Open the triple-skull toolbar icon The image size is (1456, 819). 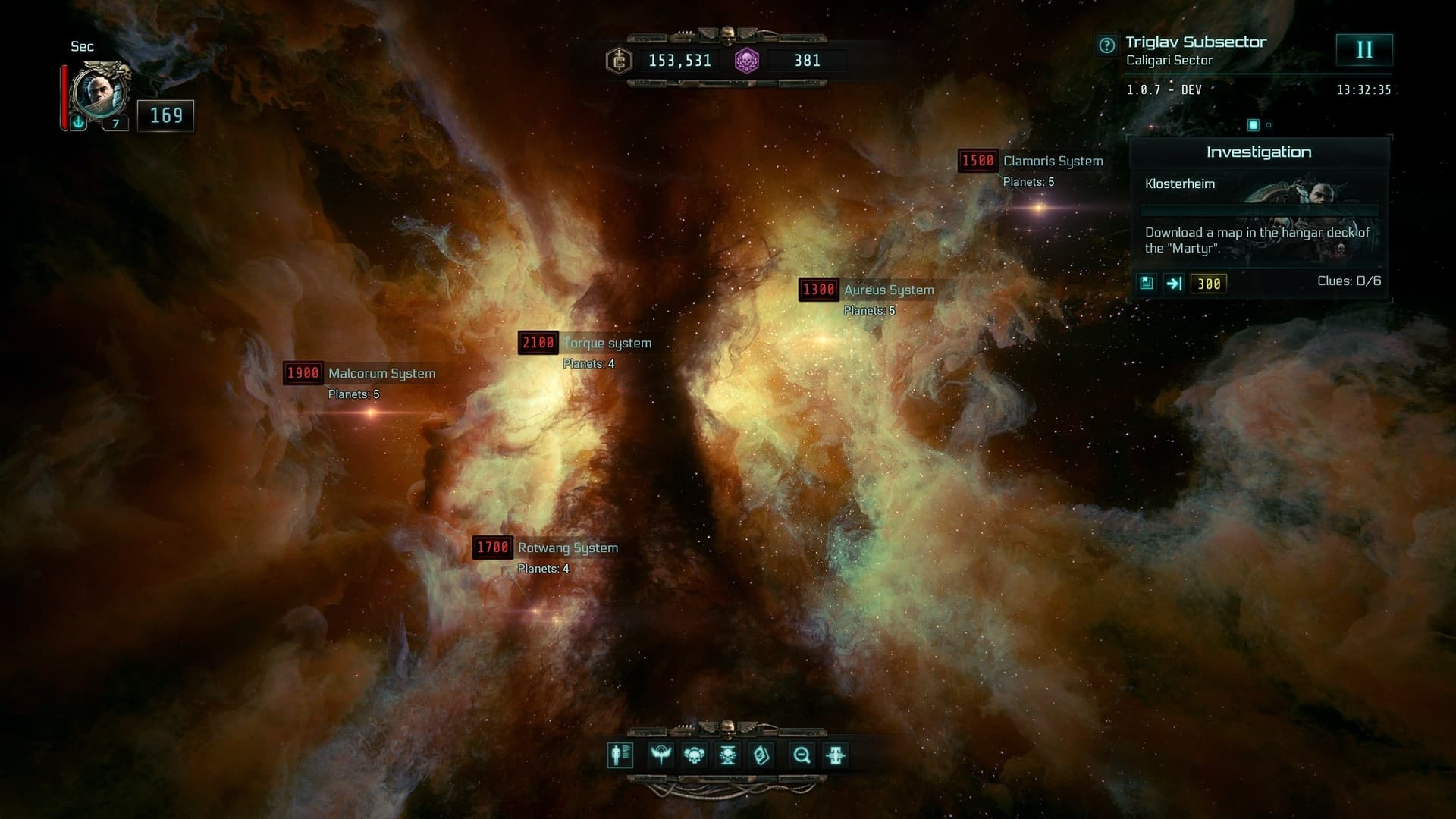(x=694, y=755)
